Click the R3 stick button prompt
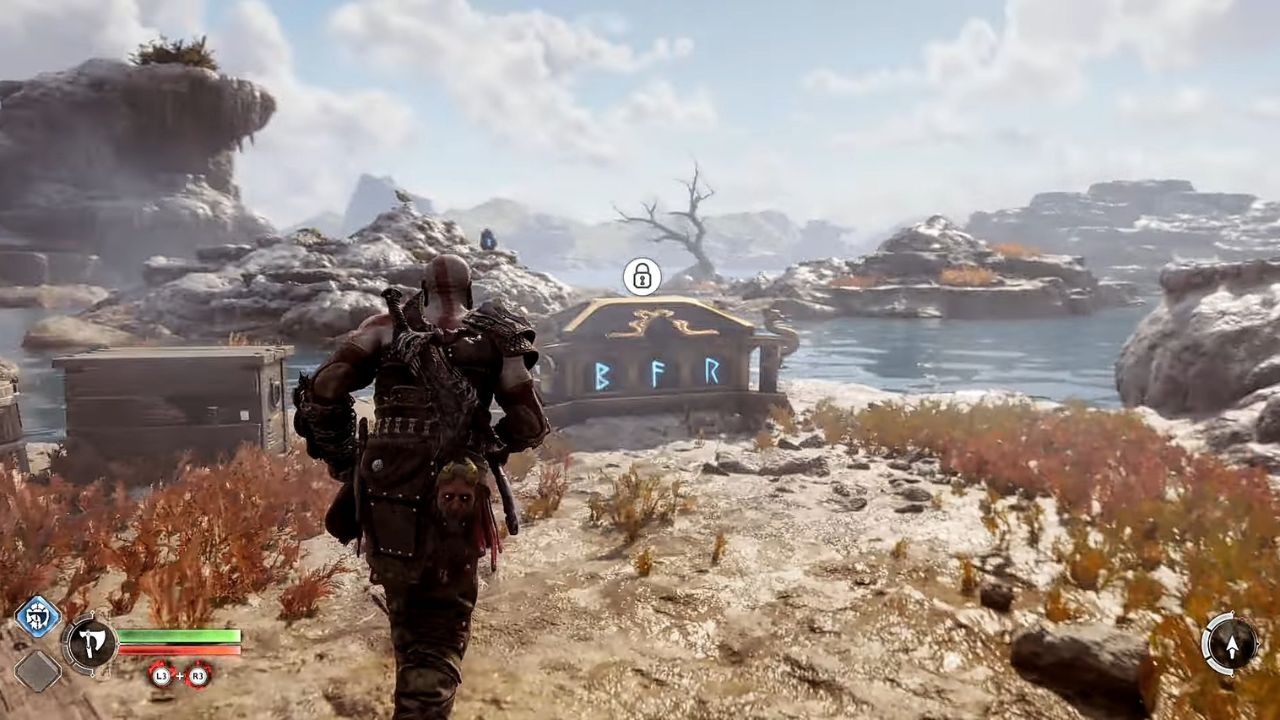The height and width of the screenshot is (720, 1280). coord(200,677)
